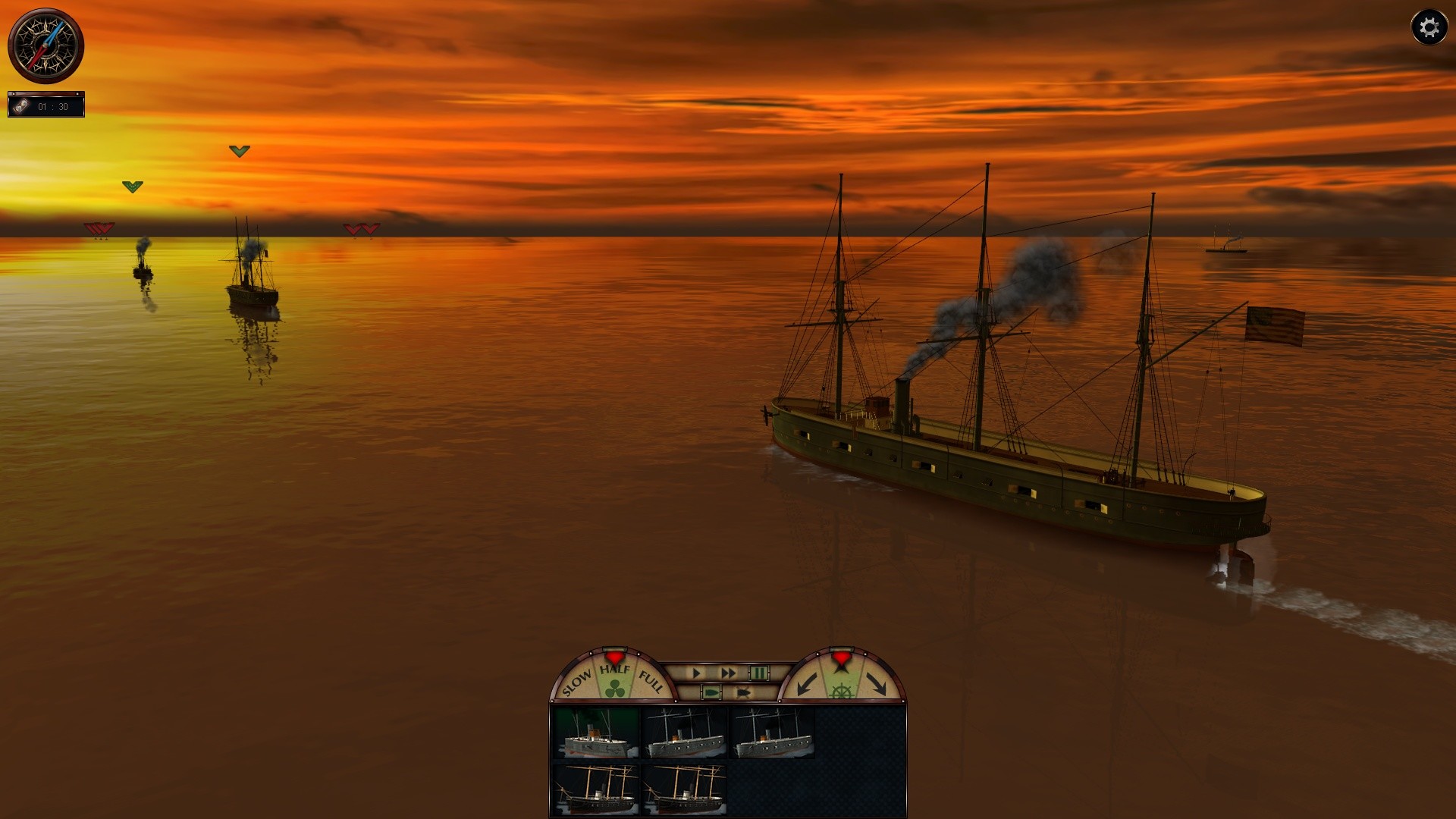Click the hourglass icon beside the battle timer

[x=23, y=105]
